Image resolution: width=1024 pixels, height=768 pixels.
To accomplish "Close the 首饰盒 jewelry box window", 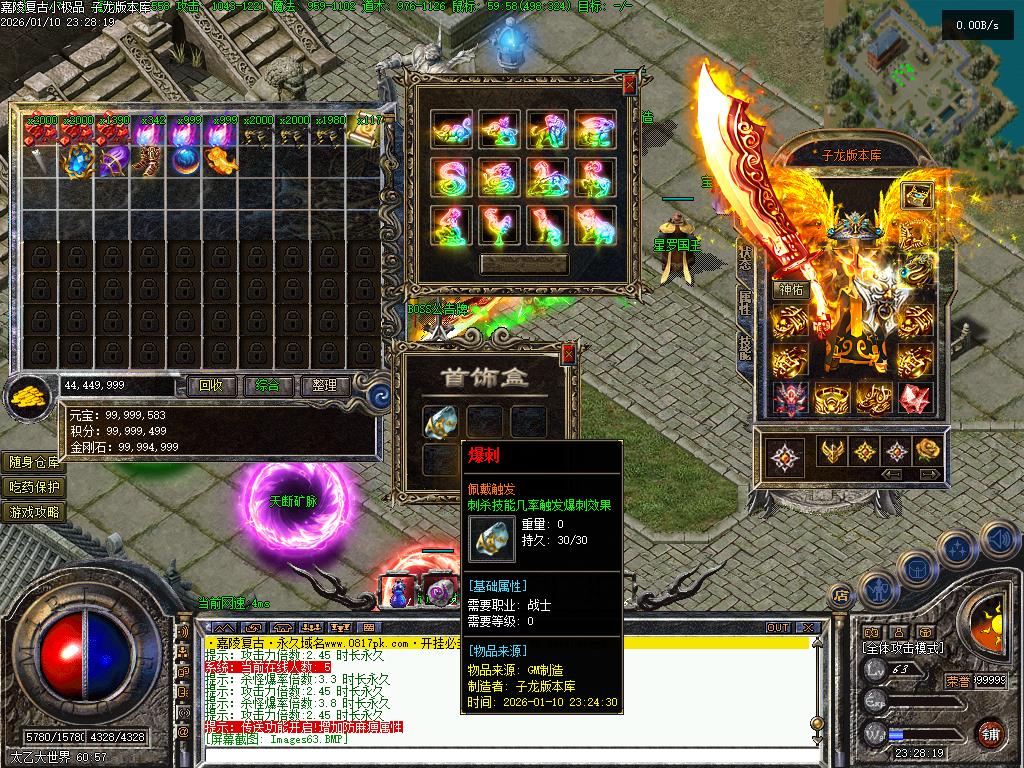I will [x=568, y=353].
